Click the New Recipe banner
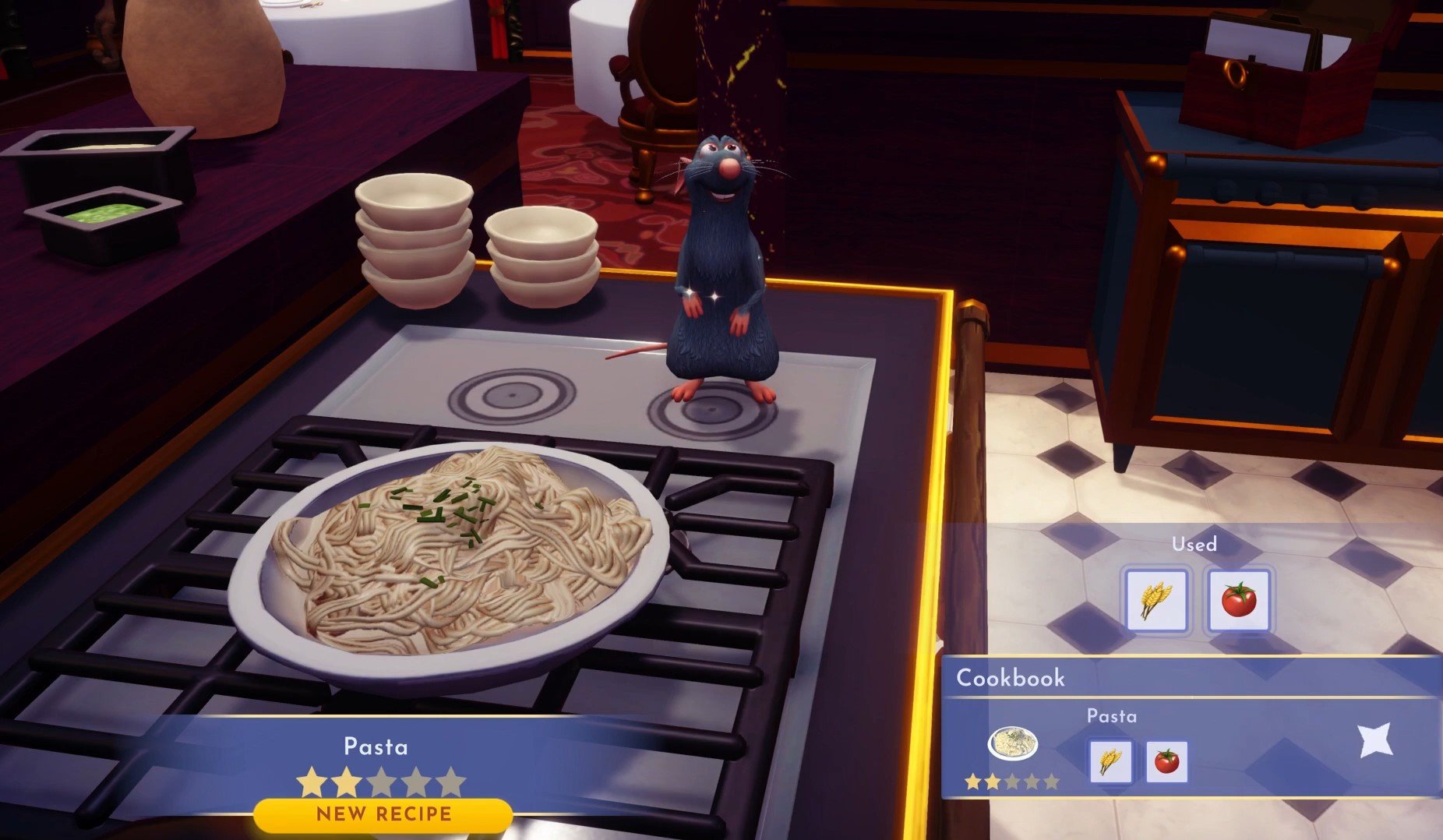 (x=383, y=814)
